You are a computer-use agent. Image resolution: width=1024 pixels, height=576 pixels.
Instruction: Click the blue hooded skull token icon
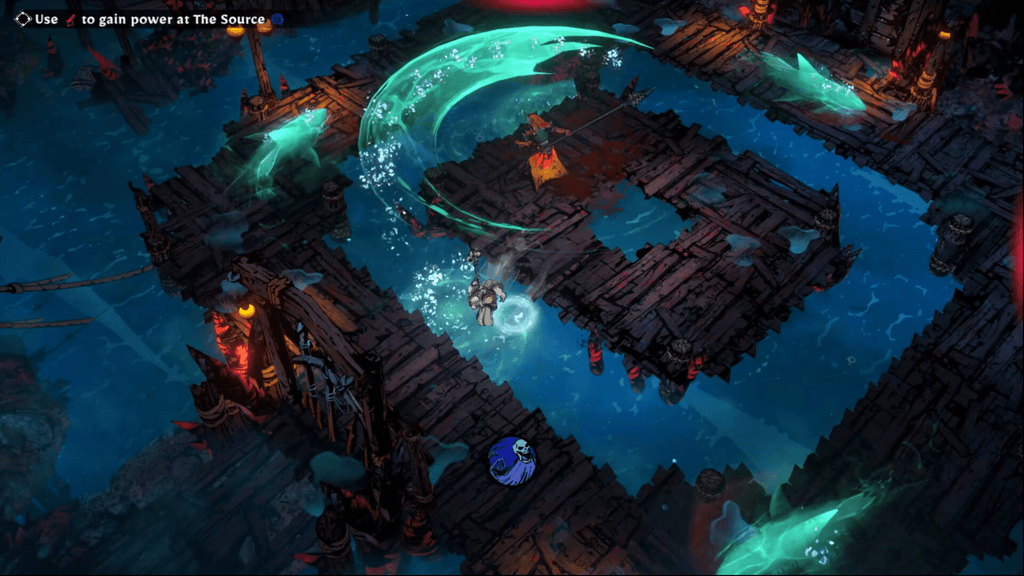(512, 459)
